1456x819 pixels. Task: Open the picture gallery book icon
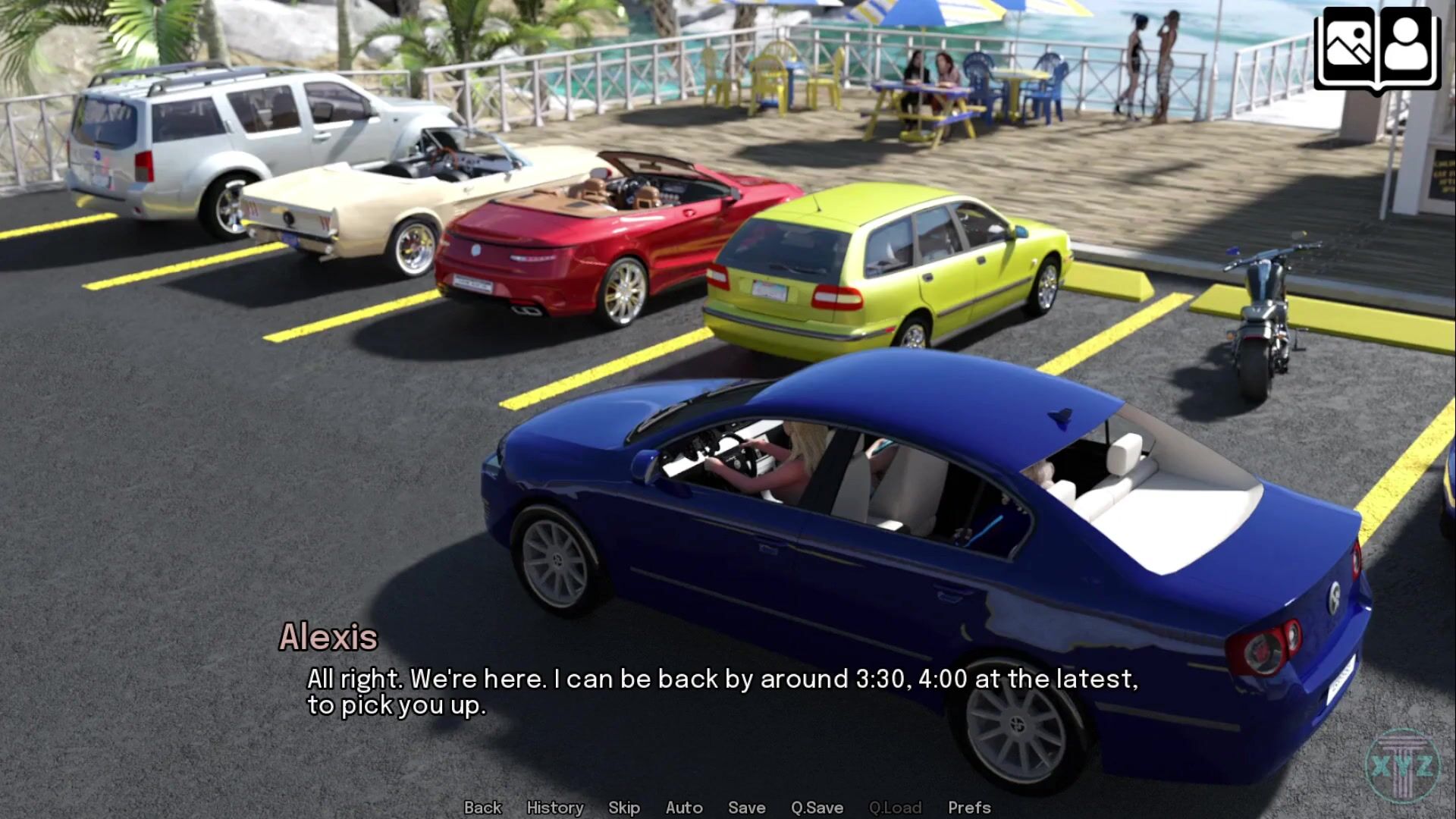(x=1348, y=47)
